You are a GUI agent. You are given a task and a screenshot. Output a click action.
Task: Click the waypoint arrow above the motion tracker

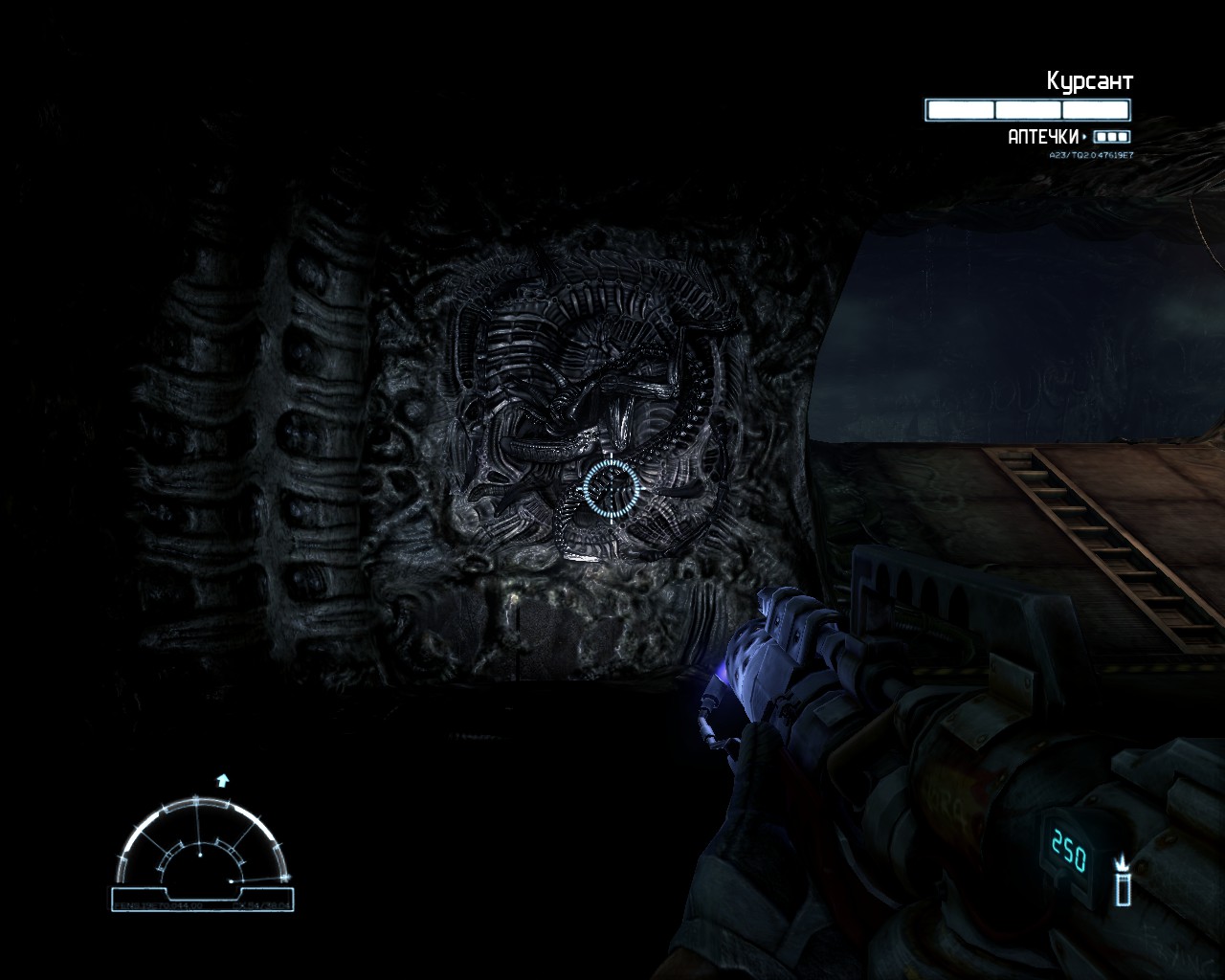pos(222,781)
